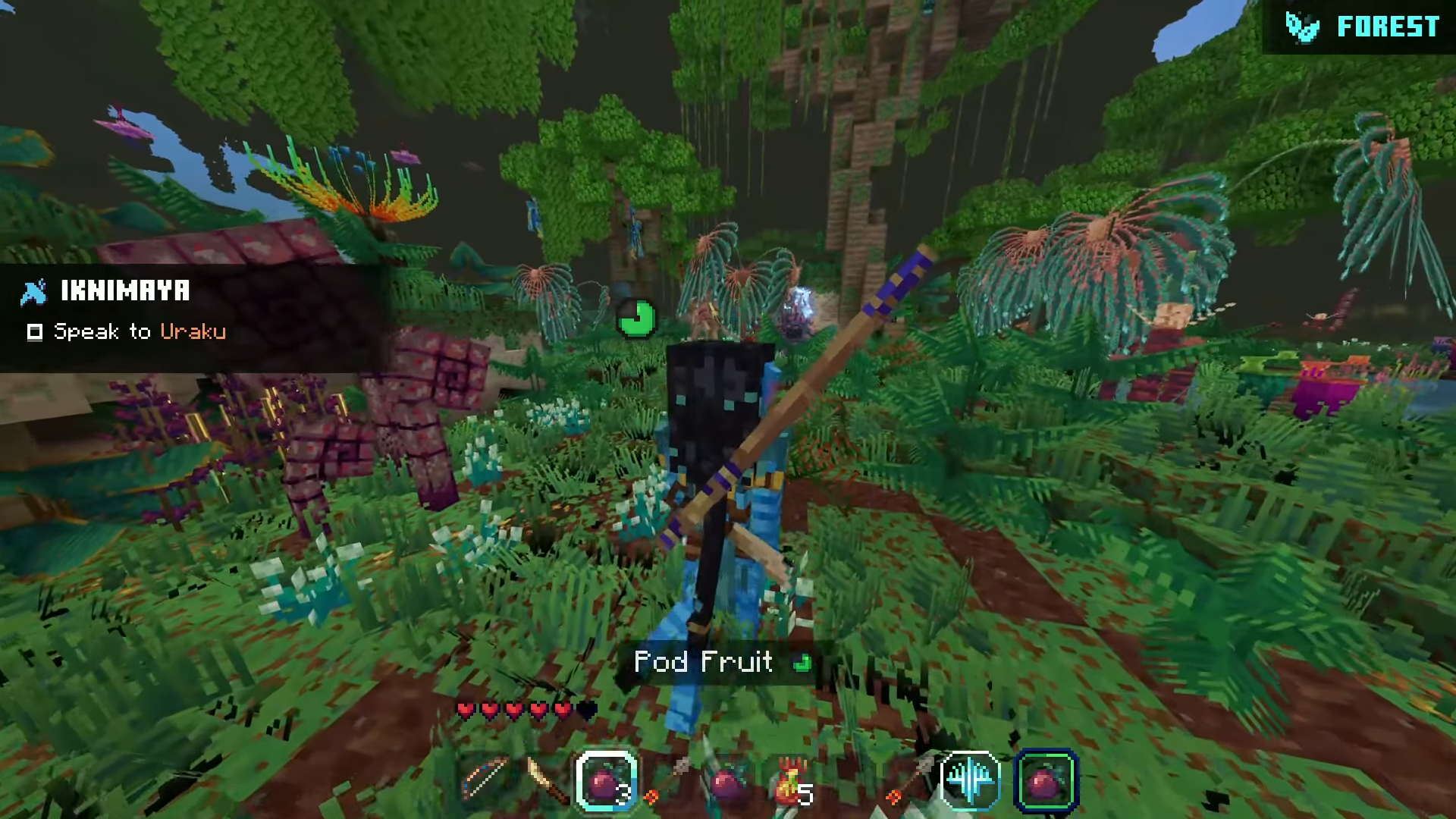
Task: Activate the cyan soundwave ability icon
Action: 970,780
